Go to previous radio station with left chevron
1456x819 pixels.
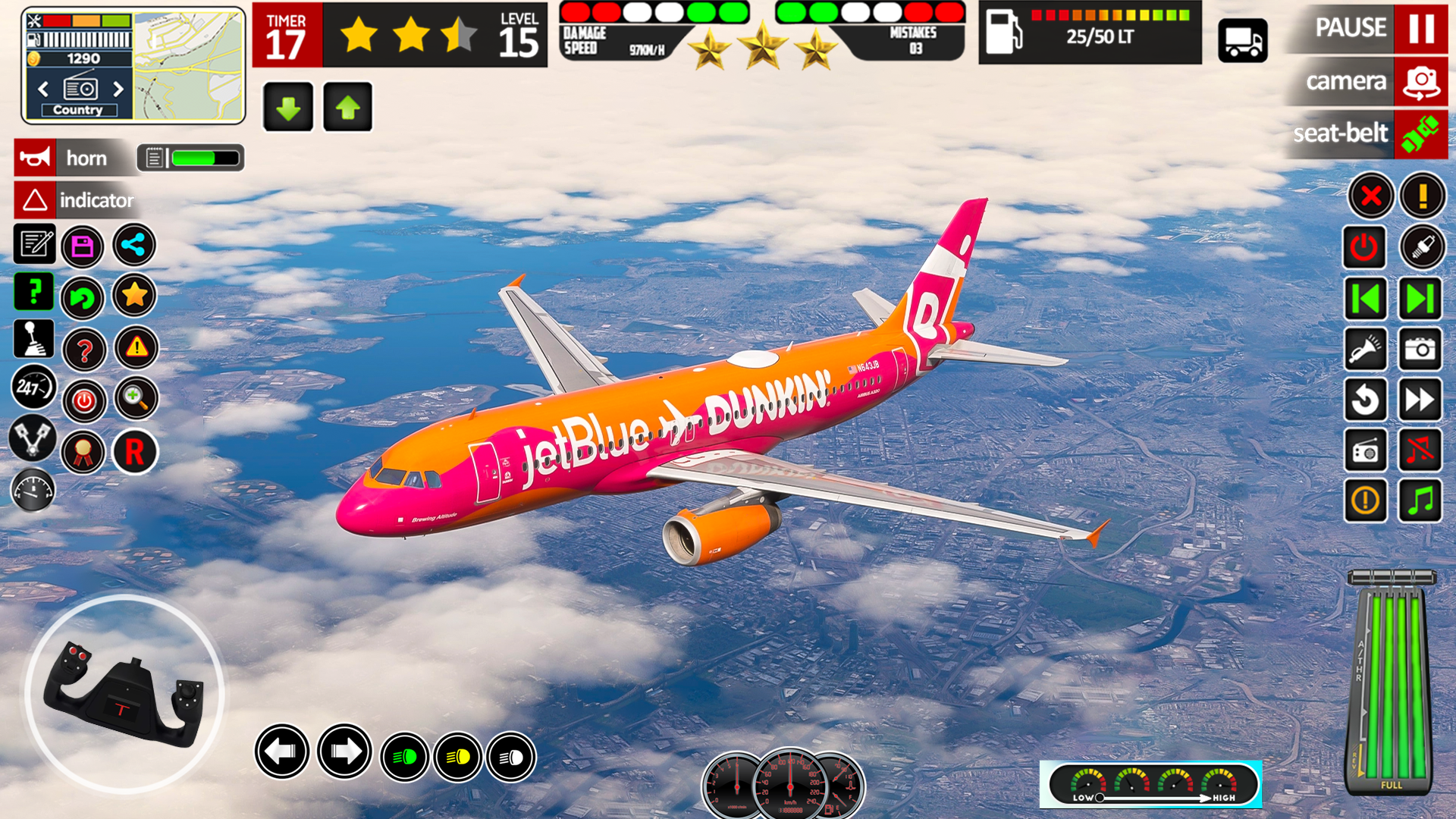coord(42,89)
